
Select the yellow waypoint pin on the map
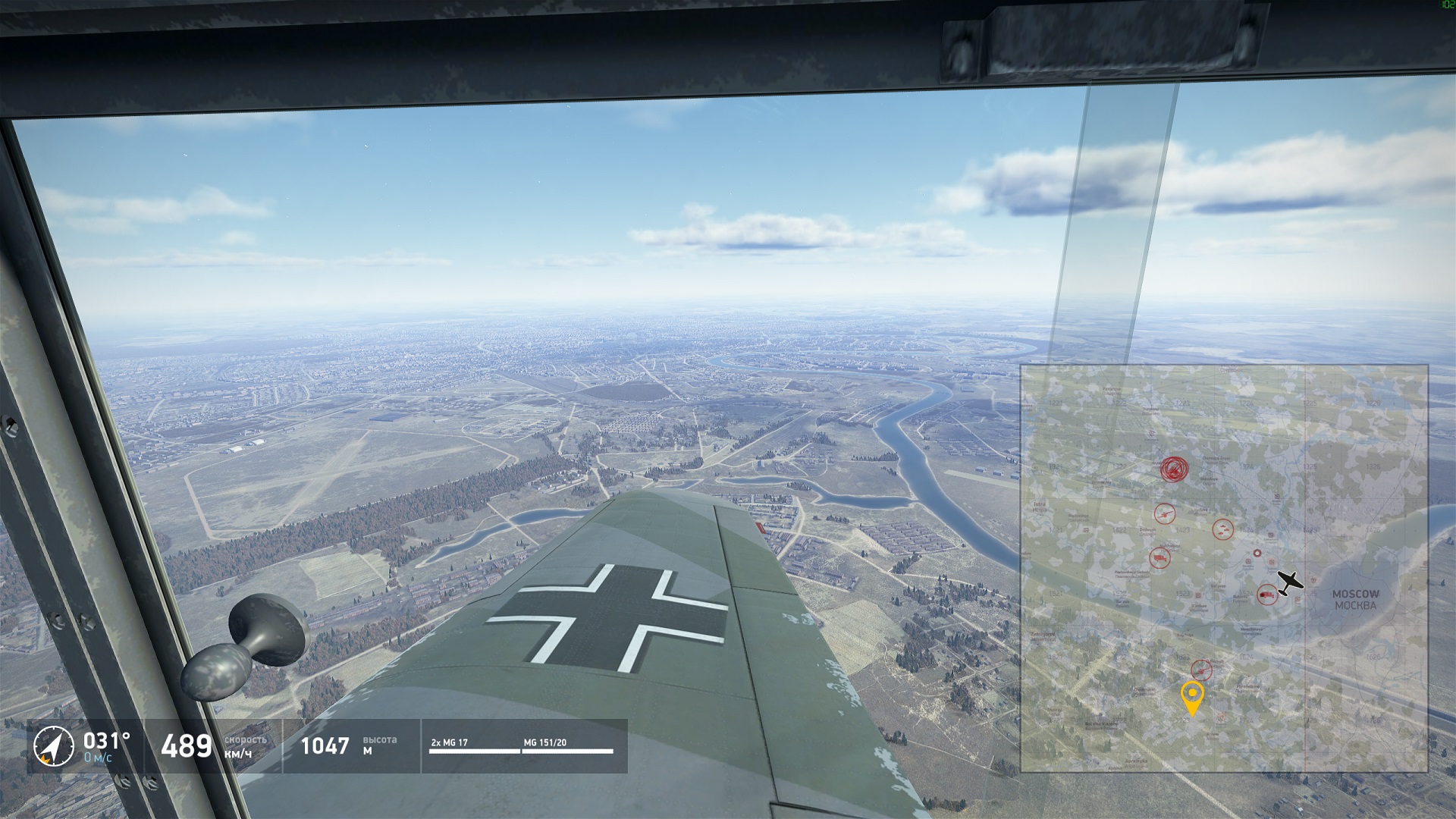(1192, 695)
